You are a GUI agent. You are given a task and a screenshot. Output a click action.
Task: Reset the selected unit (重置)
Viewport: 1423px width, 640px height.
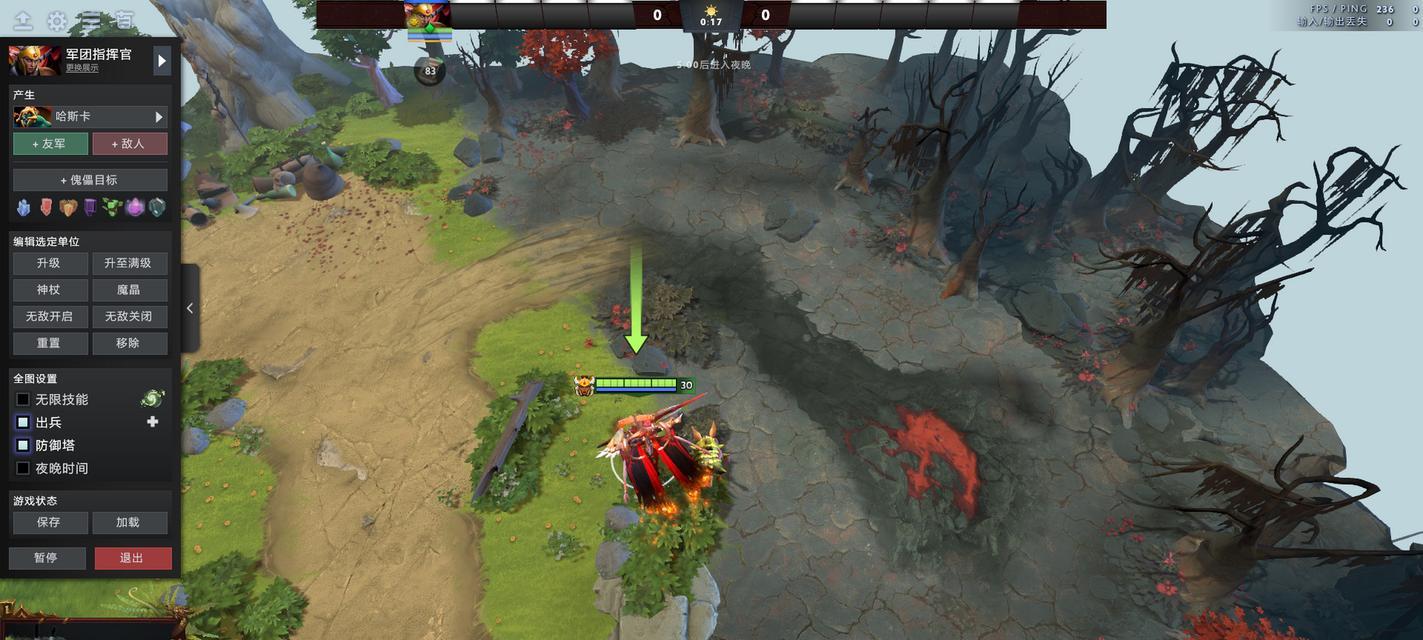pyautogui.click(x=49, y=343)
